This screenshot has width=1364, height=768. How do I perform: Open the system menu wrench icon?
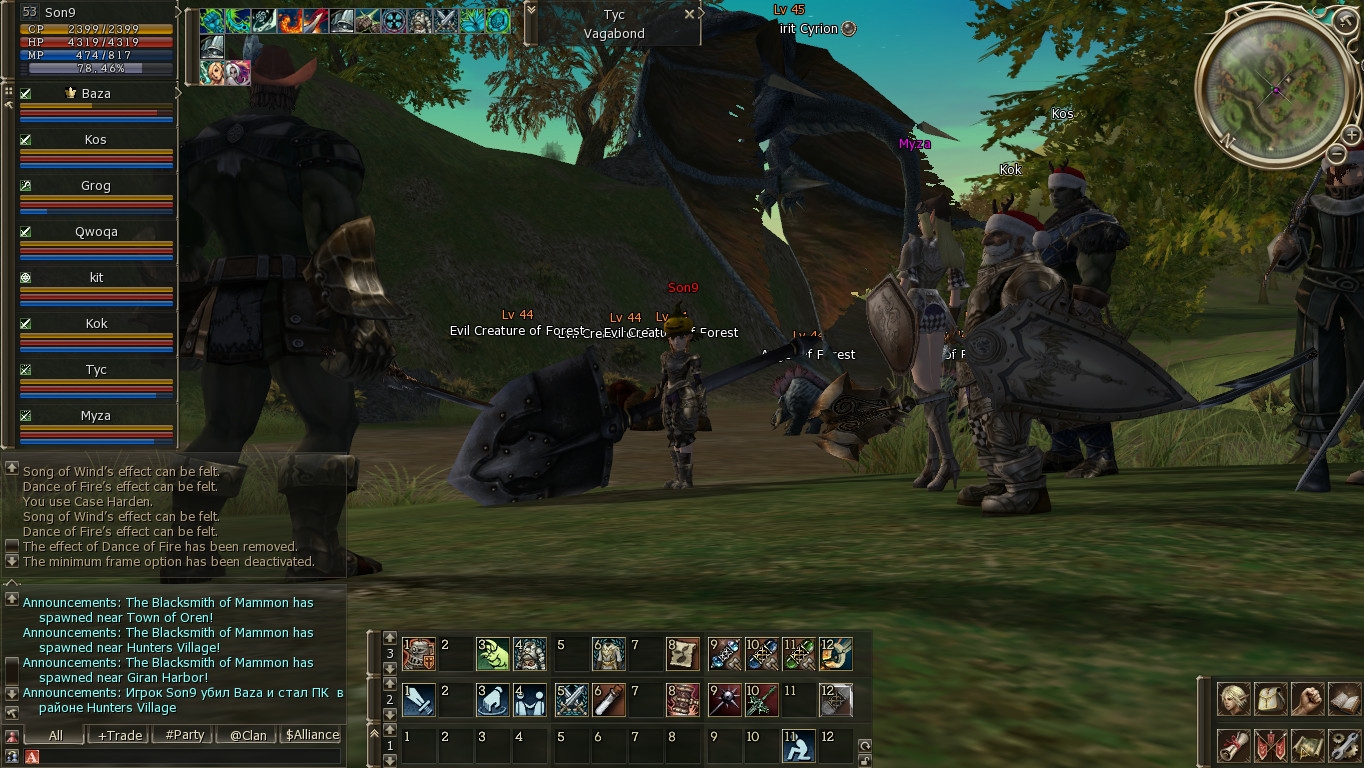coord(1344,745)
